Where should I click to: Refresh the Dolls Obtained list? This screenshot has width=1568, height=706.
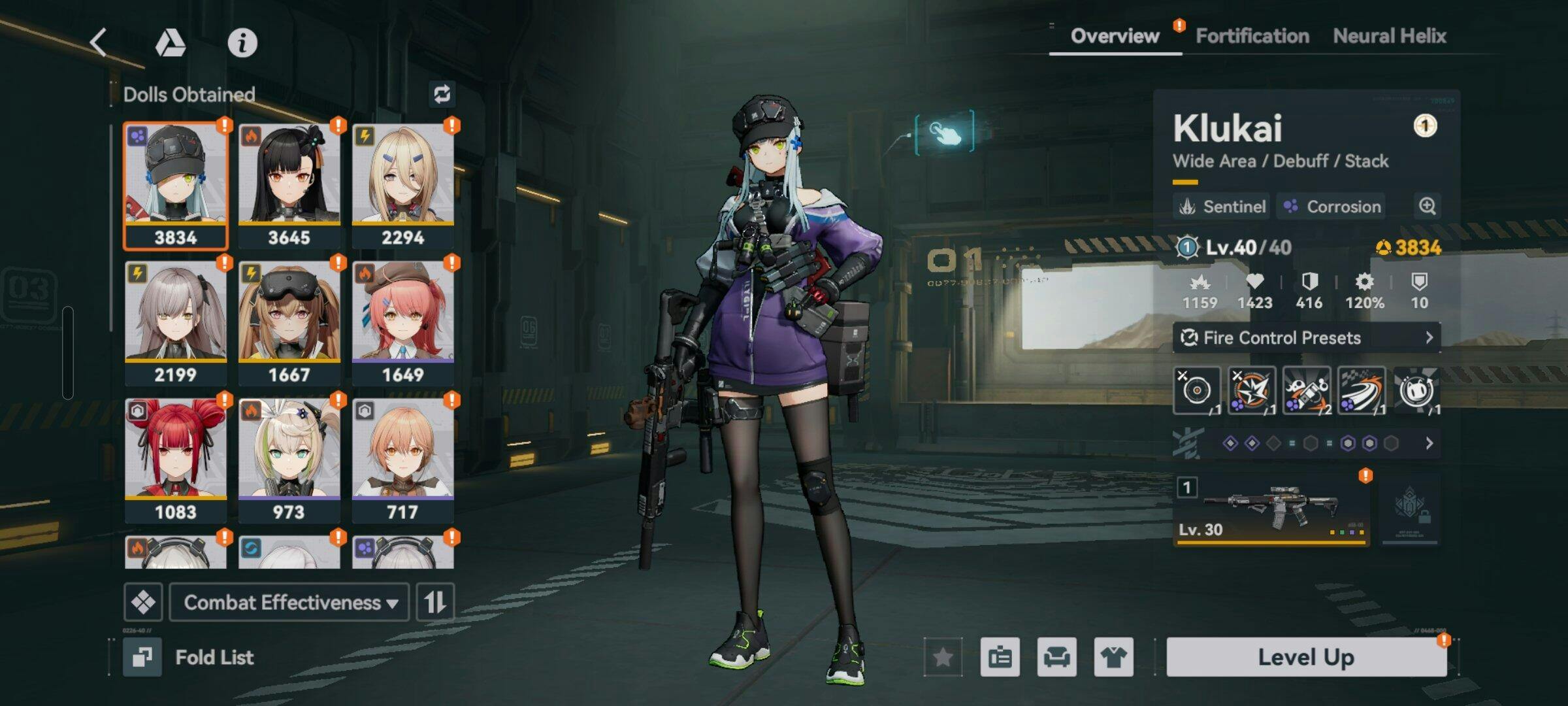(442, 95)
